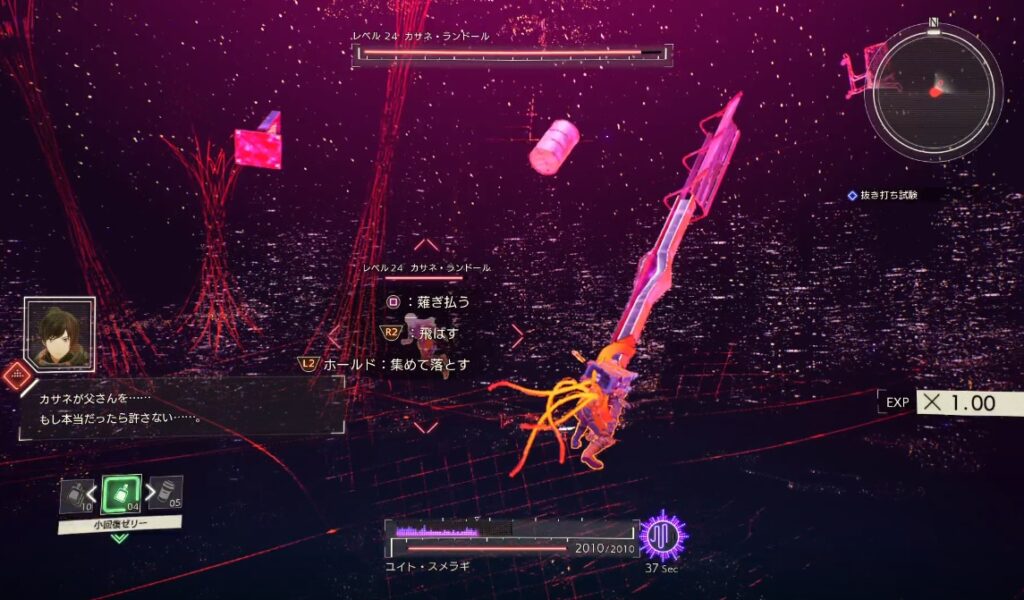Select the 抜き打ち試験 objective tracker

pos(888,196)
